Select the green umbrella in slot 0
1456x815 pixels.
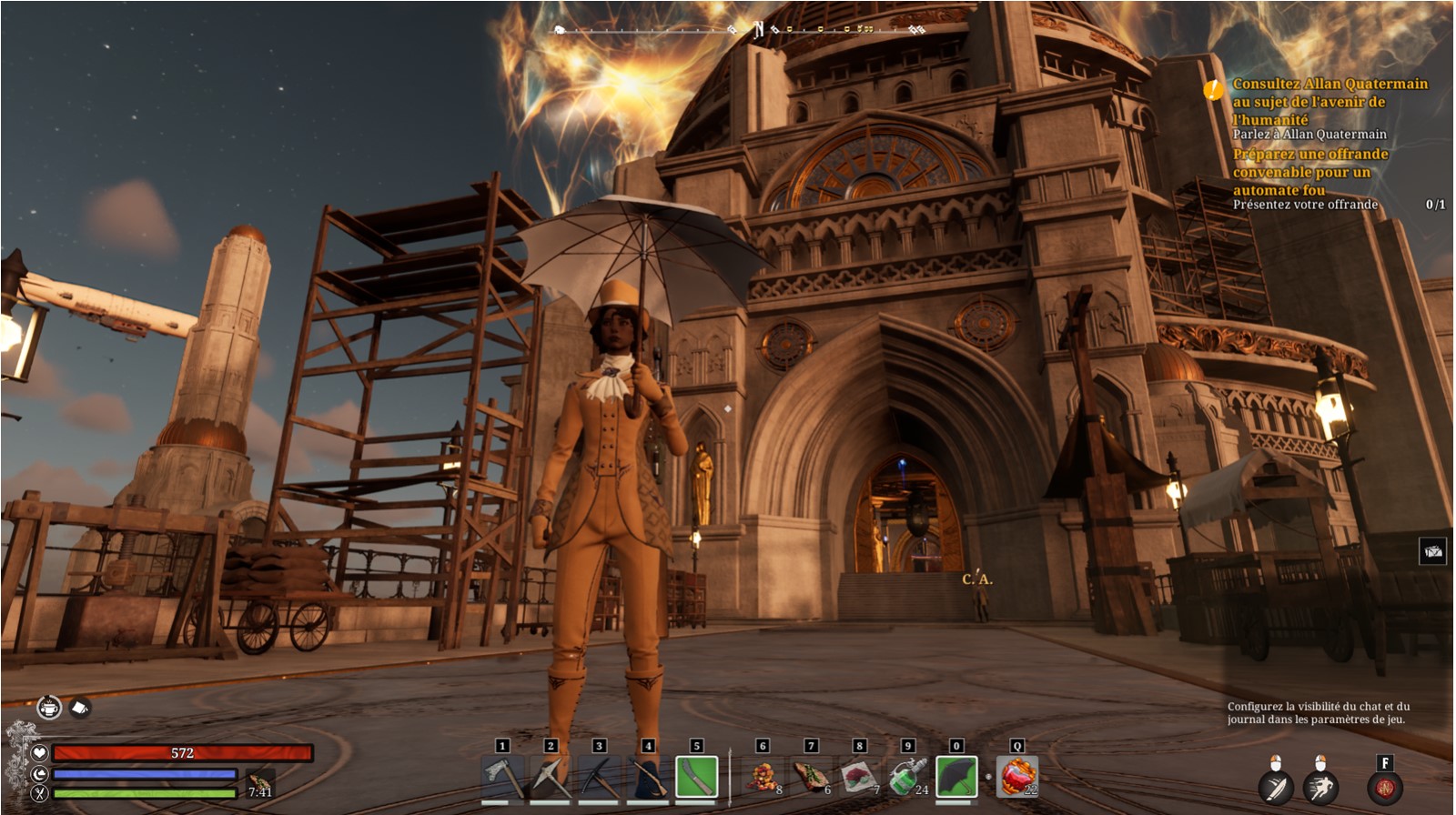click(x=956, y=778)
